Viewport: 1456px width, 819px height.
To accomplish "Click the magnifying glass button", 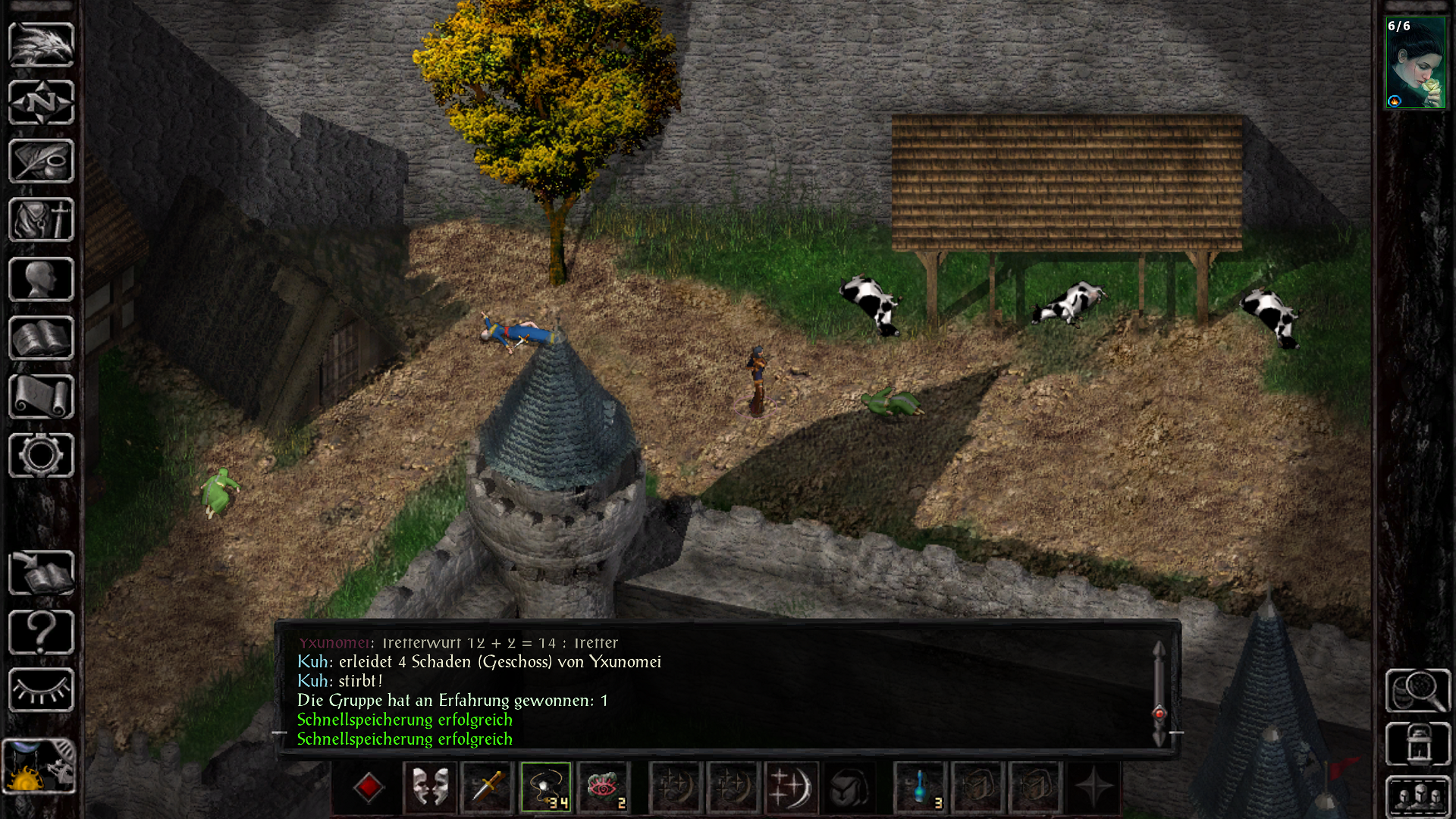I will [x=1417, y=690].
